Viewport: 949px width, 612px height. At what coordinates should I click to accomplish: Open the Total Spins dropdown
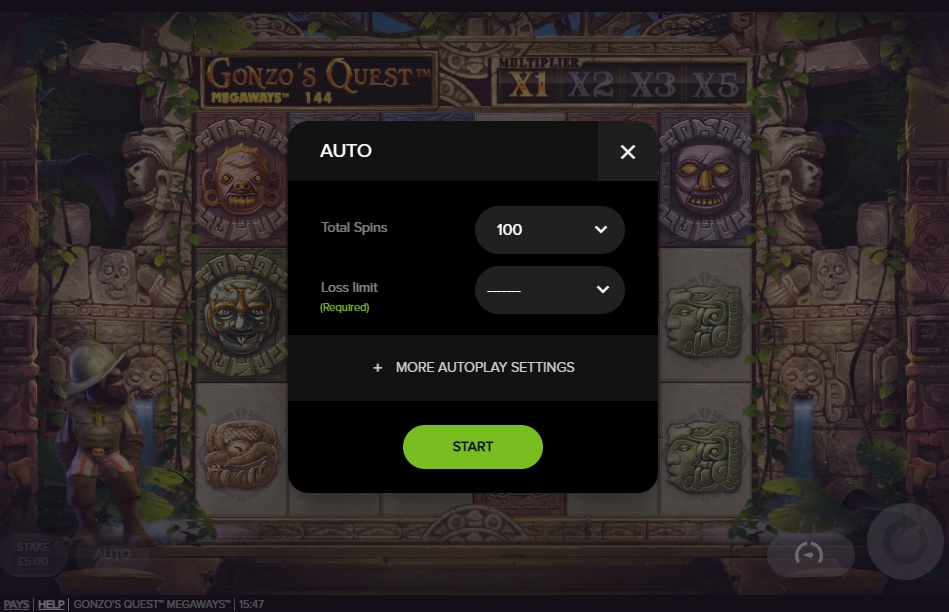(549, 230)
